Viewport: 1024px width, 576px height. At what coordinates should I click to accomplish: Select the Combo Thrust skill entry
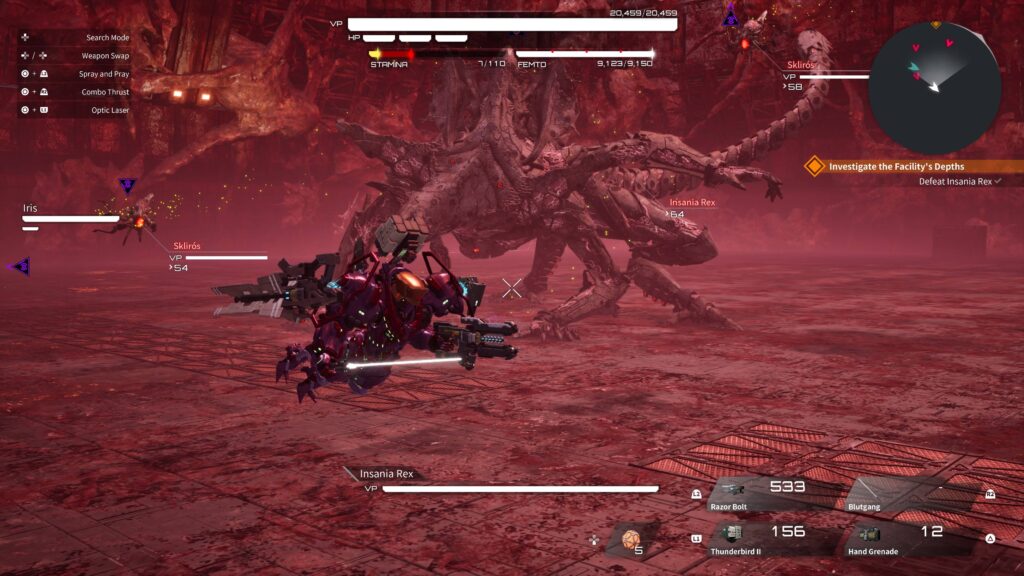105,92
